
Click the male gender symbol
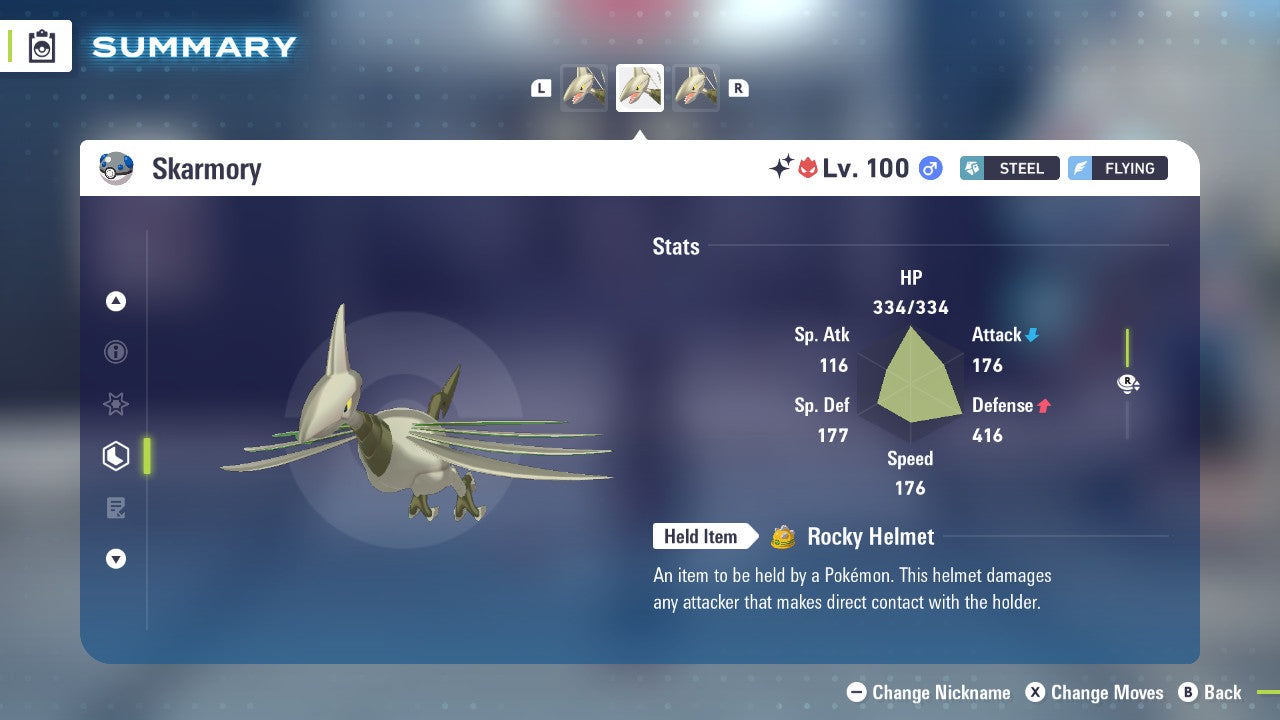point(930,168)
